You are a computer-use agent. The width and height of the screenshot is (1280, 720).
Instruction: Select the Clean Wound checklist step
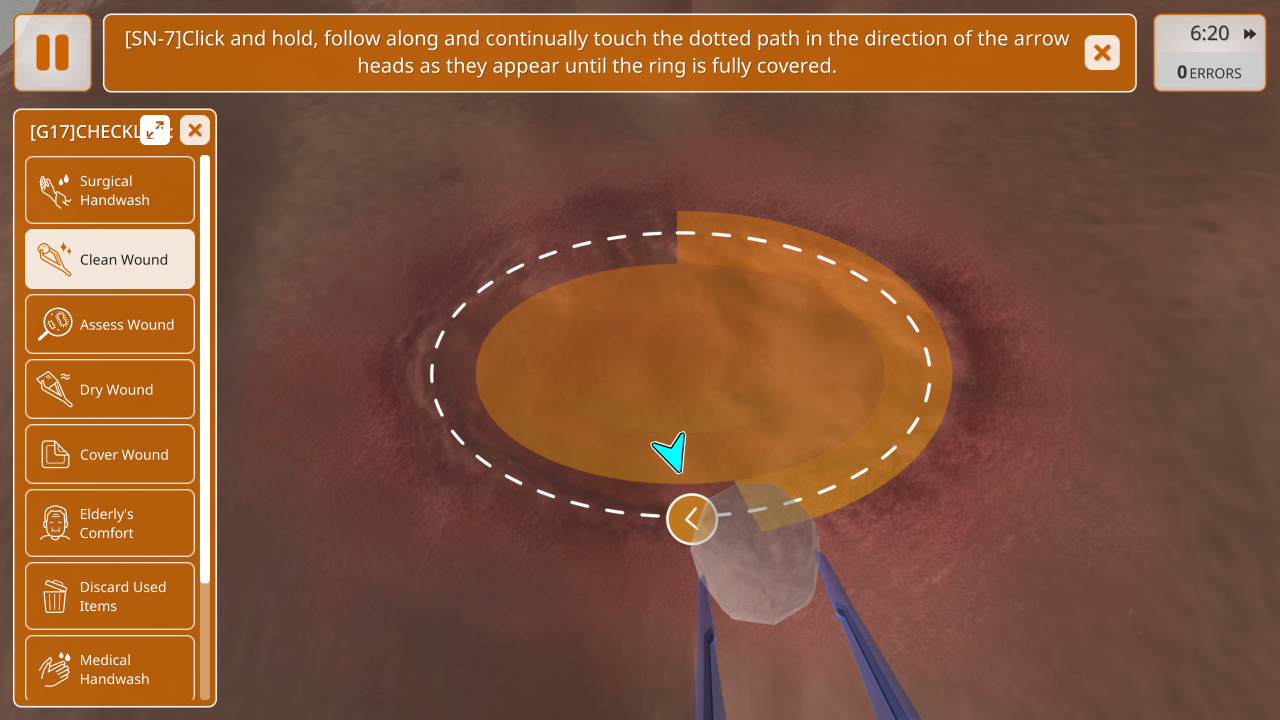110,259
